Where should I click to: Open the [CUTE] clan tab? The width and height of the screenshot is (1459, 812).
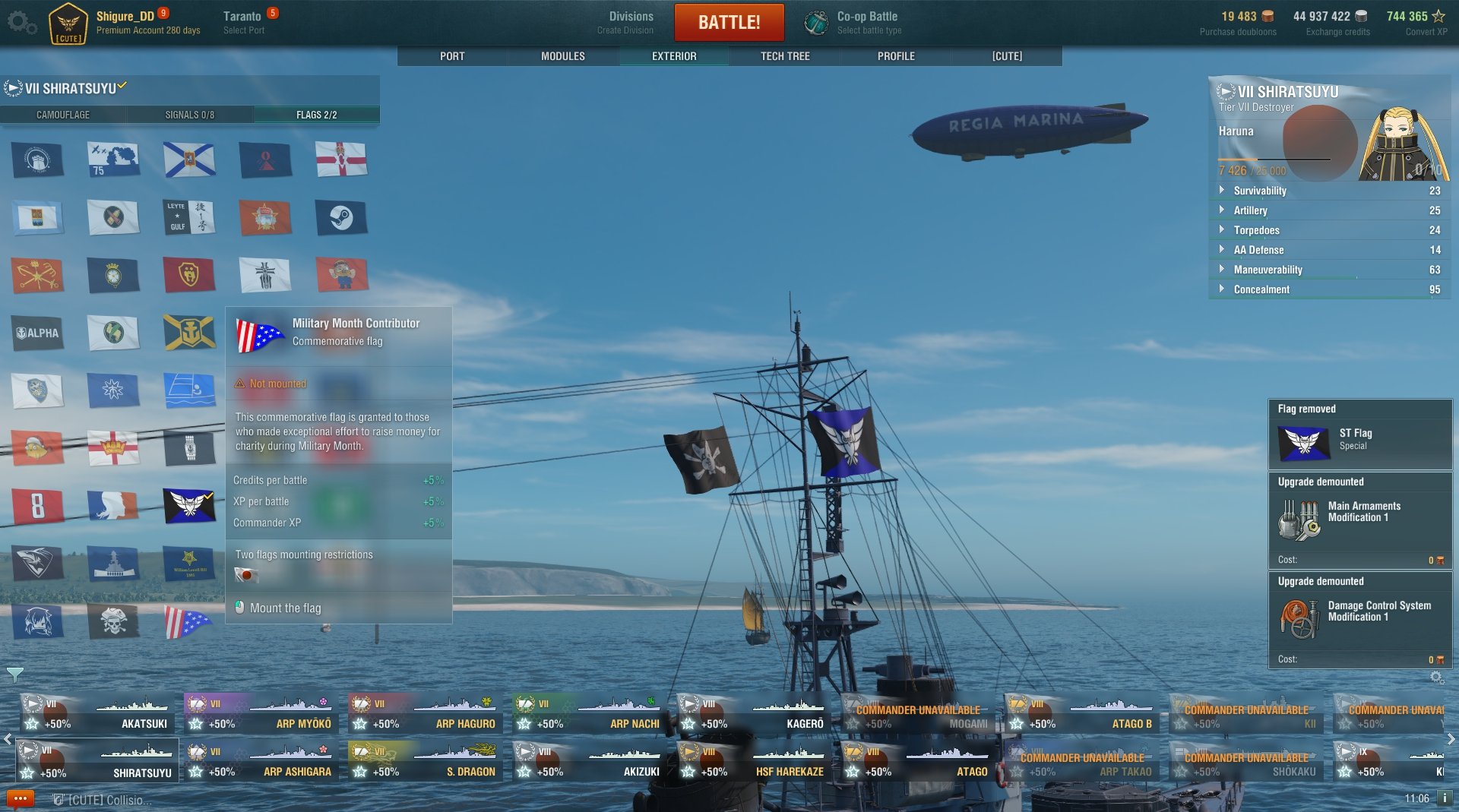pyautogui.click(x=1007, y=56)
